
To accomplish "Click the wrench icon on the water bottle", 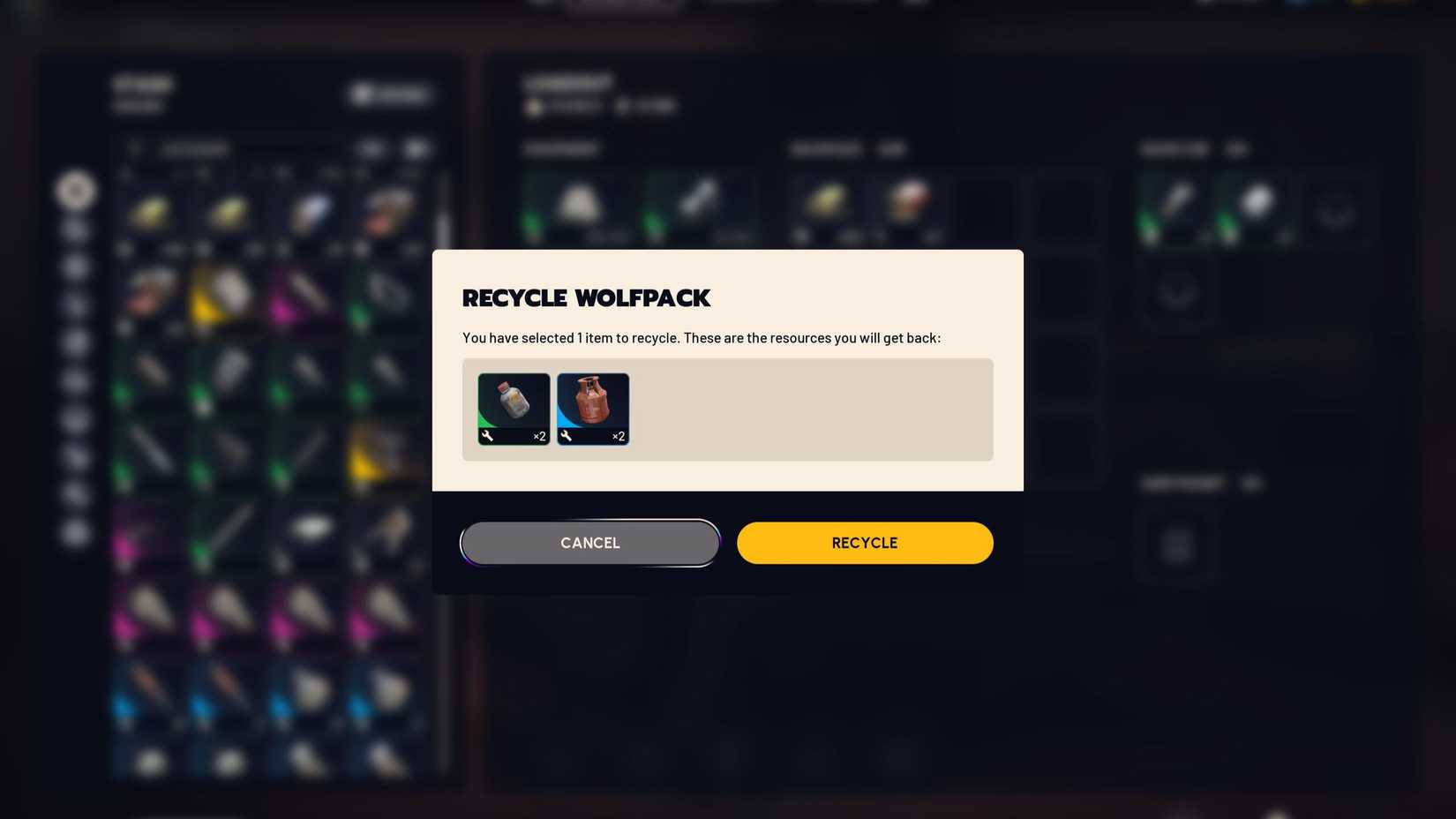I will pos(489,436).
